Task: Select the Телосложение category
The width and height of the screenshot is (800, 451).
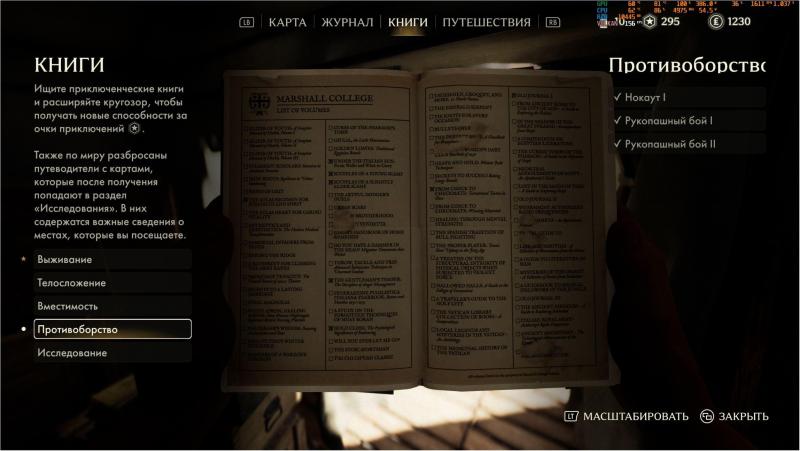Action: pos(72,283)
